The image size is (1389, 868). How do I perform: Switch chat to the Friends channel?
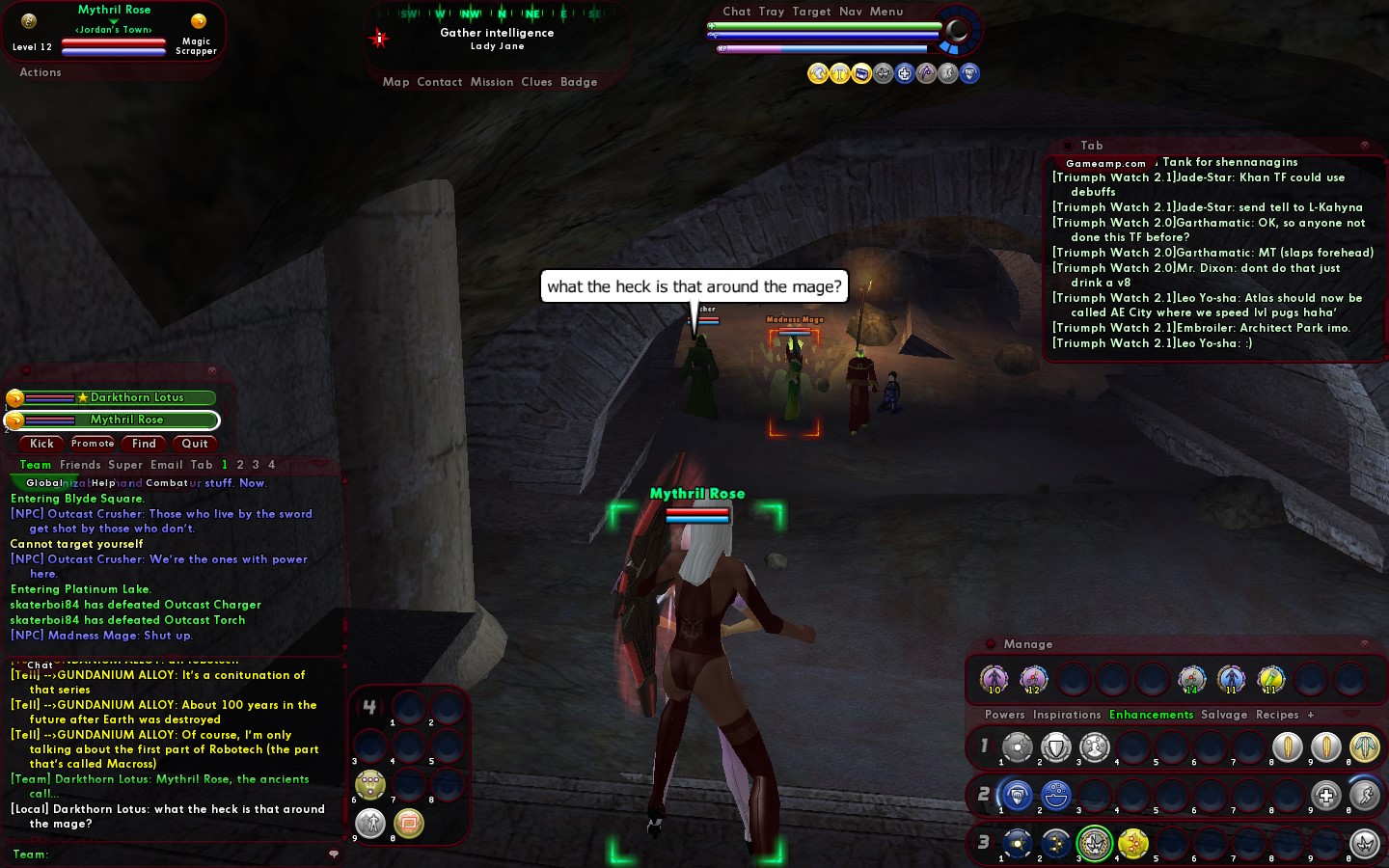80,465
